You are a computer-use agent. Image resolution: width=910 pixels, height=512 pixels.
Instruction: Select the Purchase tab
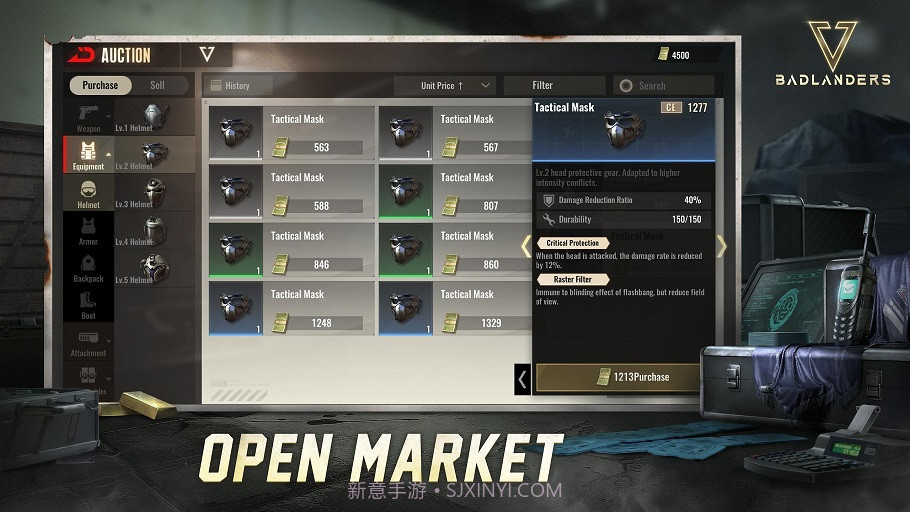[100, 86]
